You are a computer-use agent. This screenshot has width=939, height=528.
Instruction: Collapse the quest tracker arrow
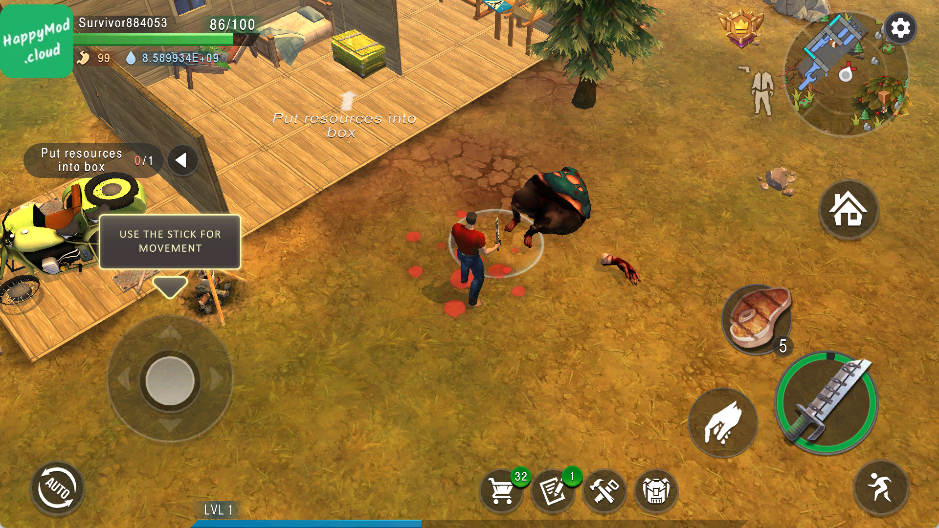[x=181, y=160]
